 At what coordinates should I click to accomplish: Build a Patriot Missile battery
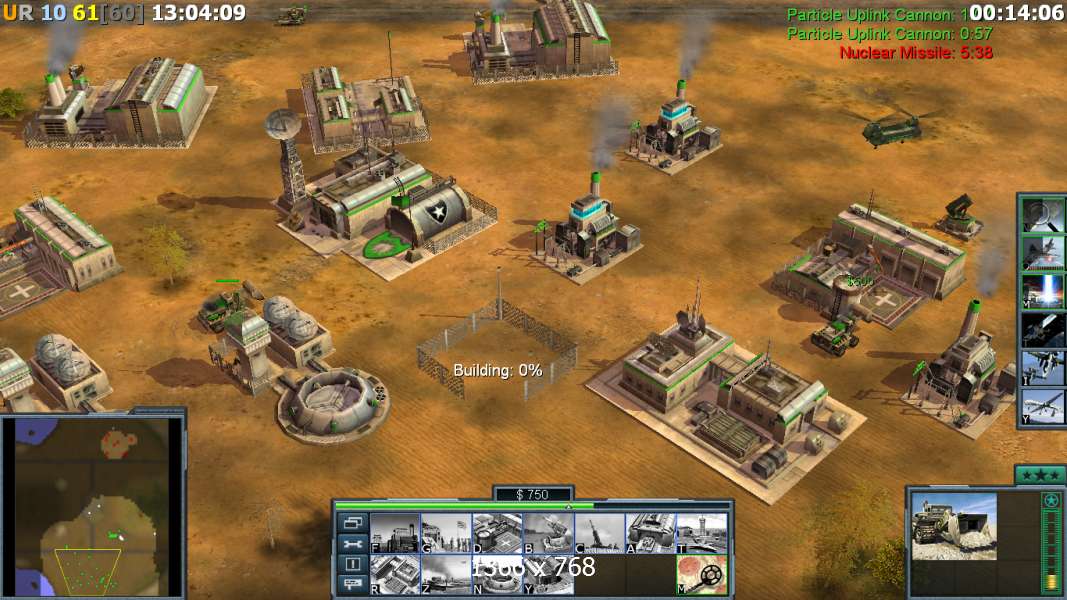point(548,533)
